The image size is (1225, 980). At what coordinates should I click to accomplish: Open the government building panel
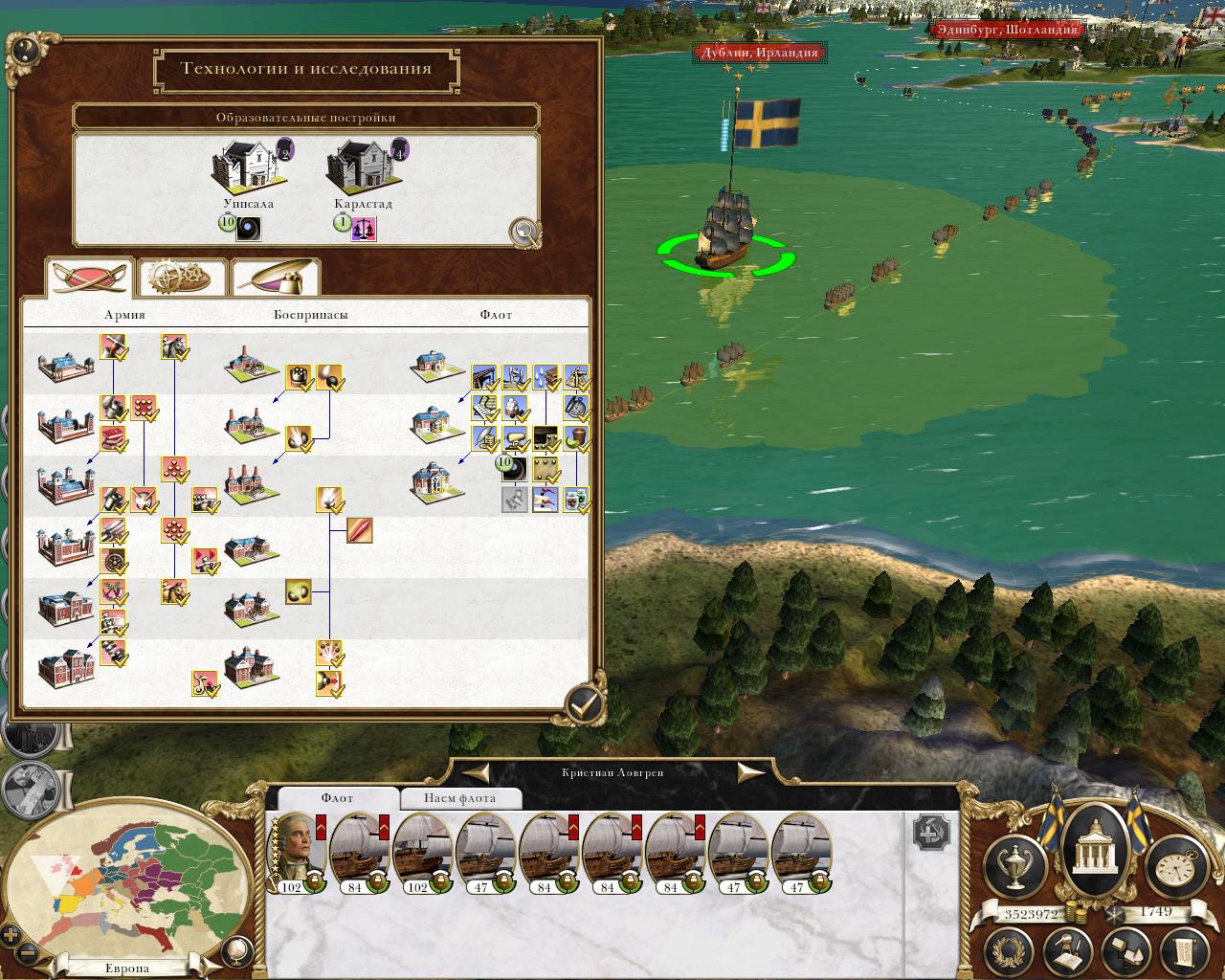point(1091,840)
